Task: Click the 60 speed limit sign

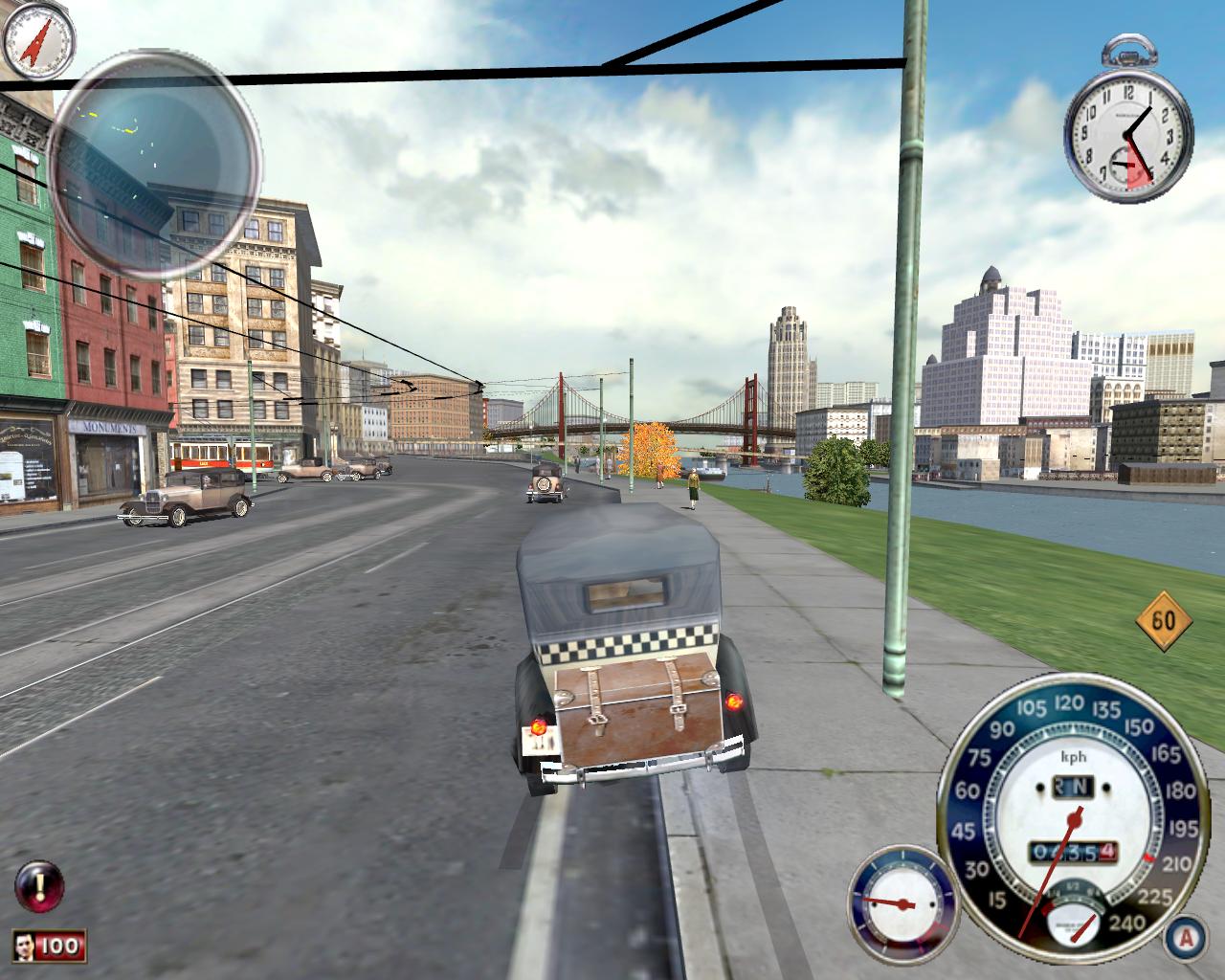Action: [x=1163, y=621]
